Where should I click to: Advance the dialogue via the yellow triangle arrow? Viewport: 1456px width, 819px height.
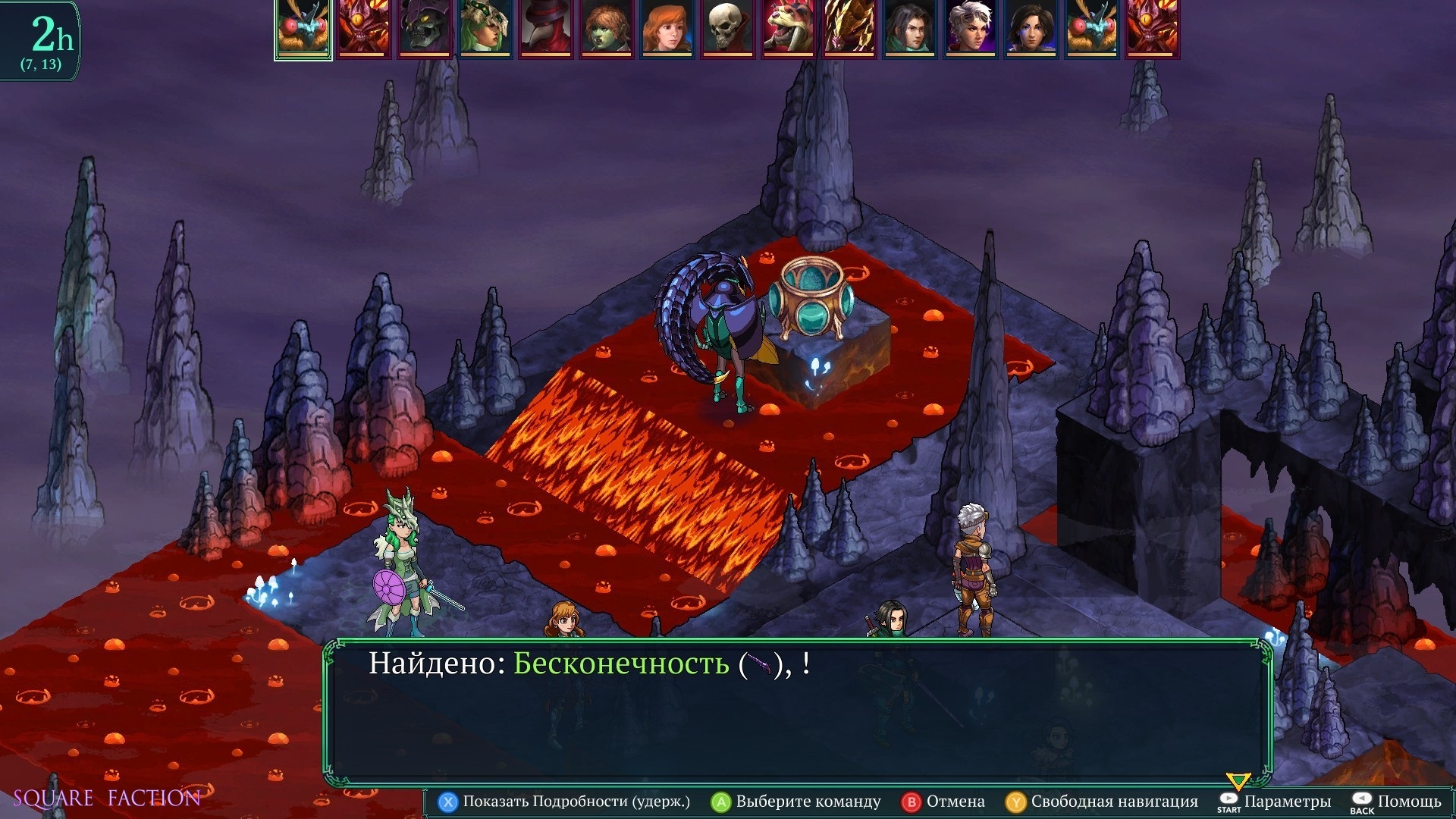pos(1238,781)
